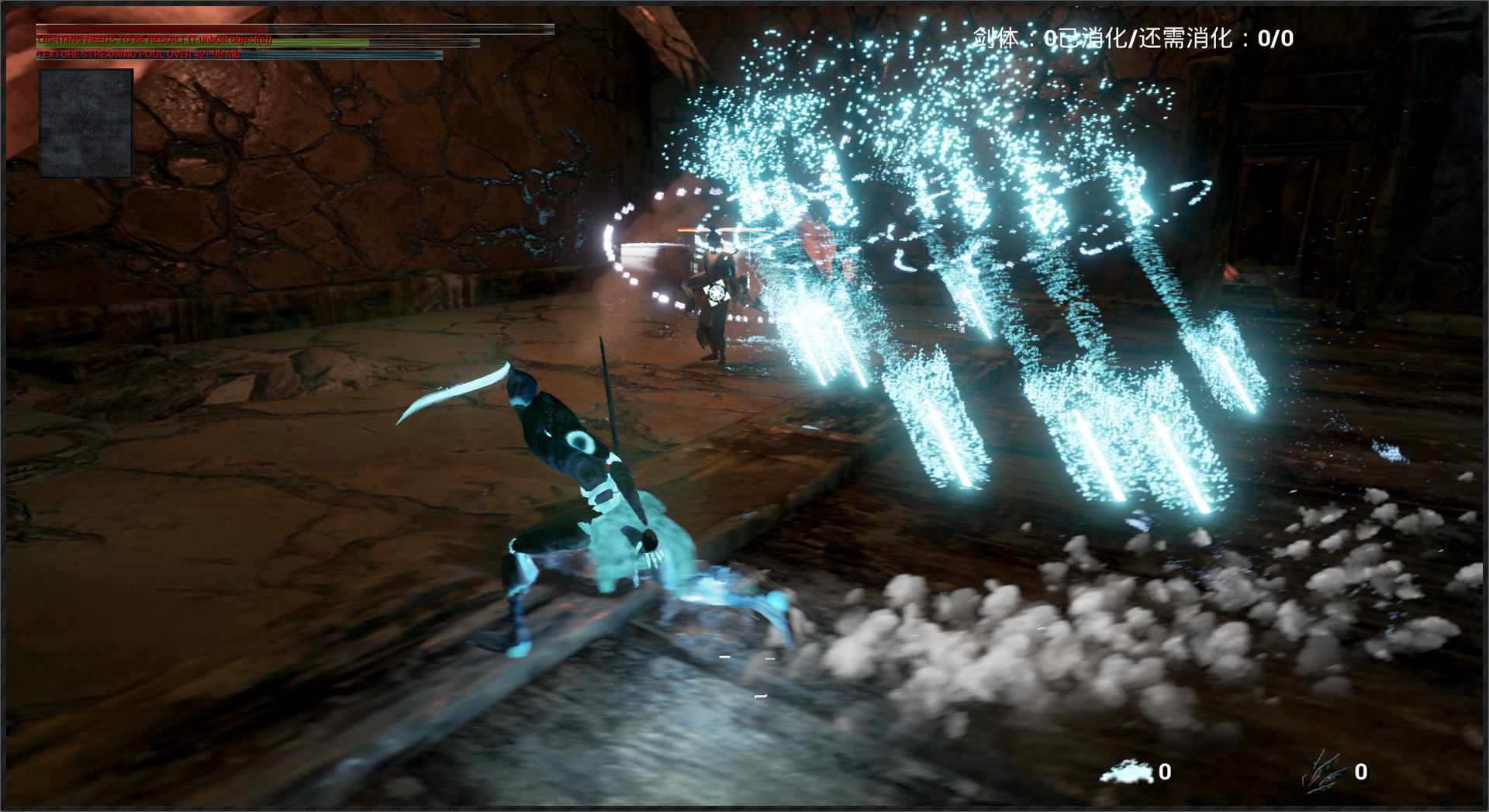Screen dimensions: 1489x812
Task: Click the zero next to the essence blob icon
Action: 1164,773
